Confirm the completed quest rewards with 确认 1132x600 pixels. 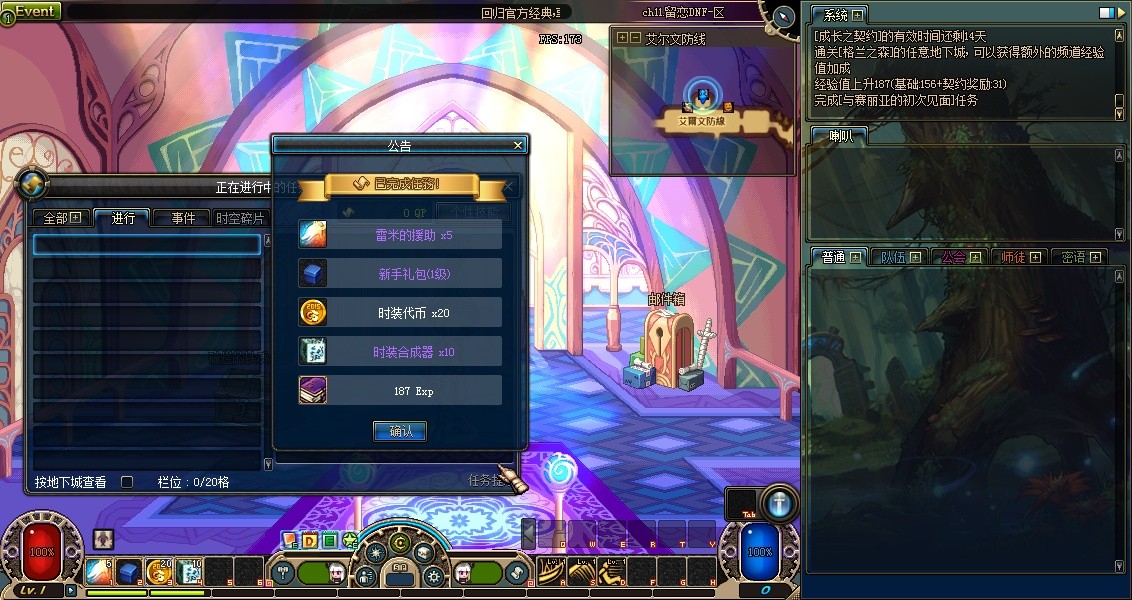[x=400, y=432]
